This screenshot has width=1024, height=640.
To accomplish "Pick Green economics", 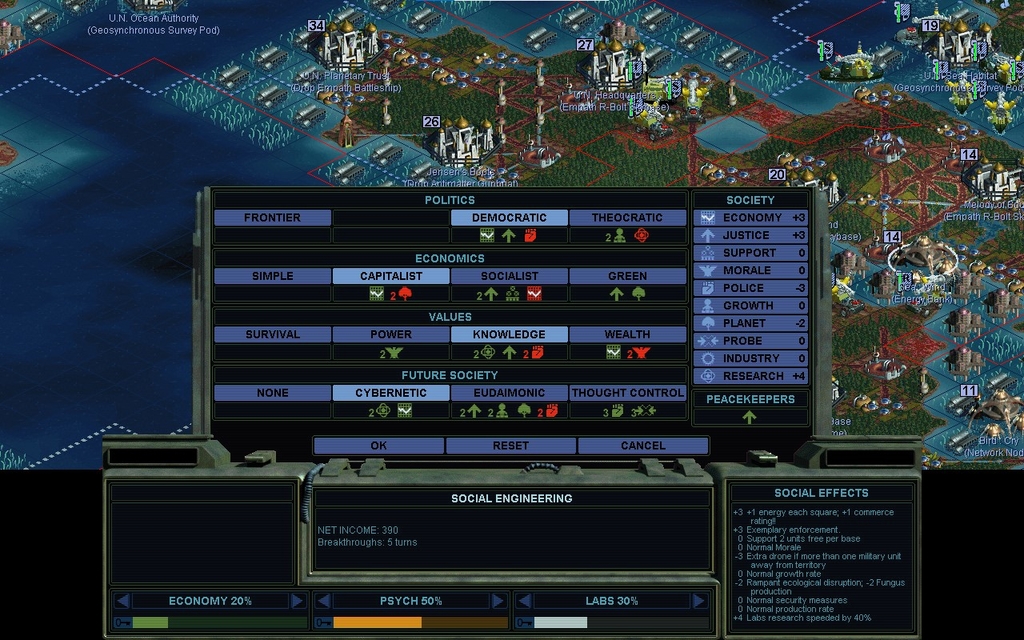I will tap(627, 276).
